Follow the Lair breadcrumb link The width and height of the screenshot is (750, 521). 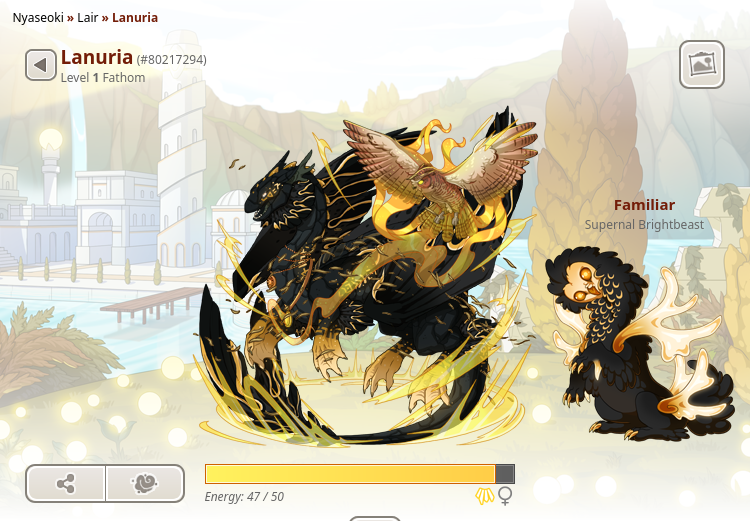coord(88,17)
